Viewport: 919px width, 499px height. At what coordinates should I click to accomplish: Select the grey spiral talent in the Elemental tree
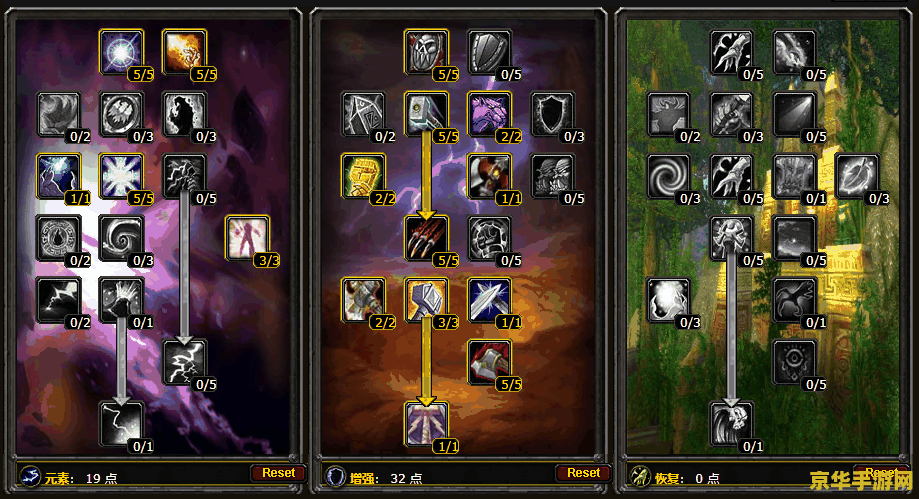coord(121,238)
